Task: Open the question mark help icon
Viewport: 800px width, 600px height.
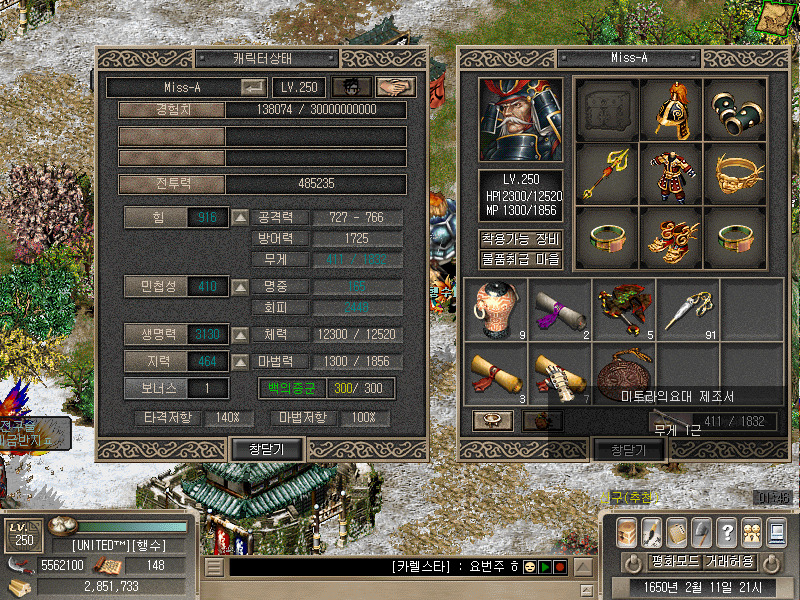Action: [x=727, y=531]
